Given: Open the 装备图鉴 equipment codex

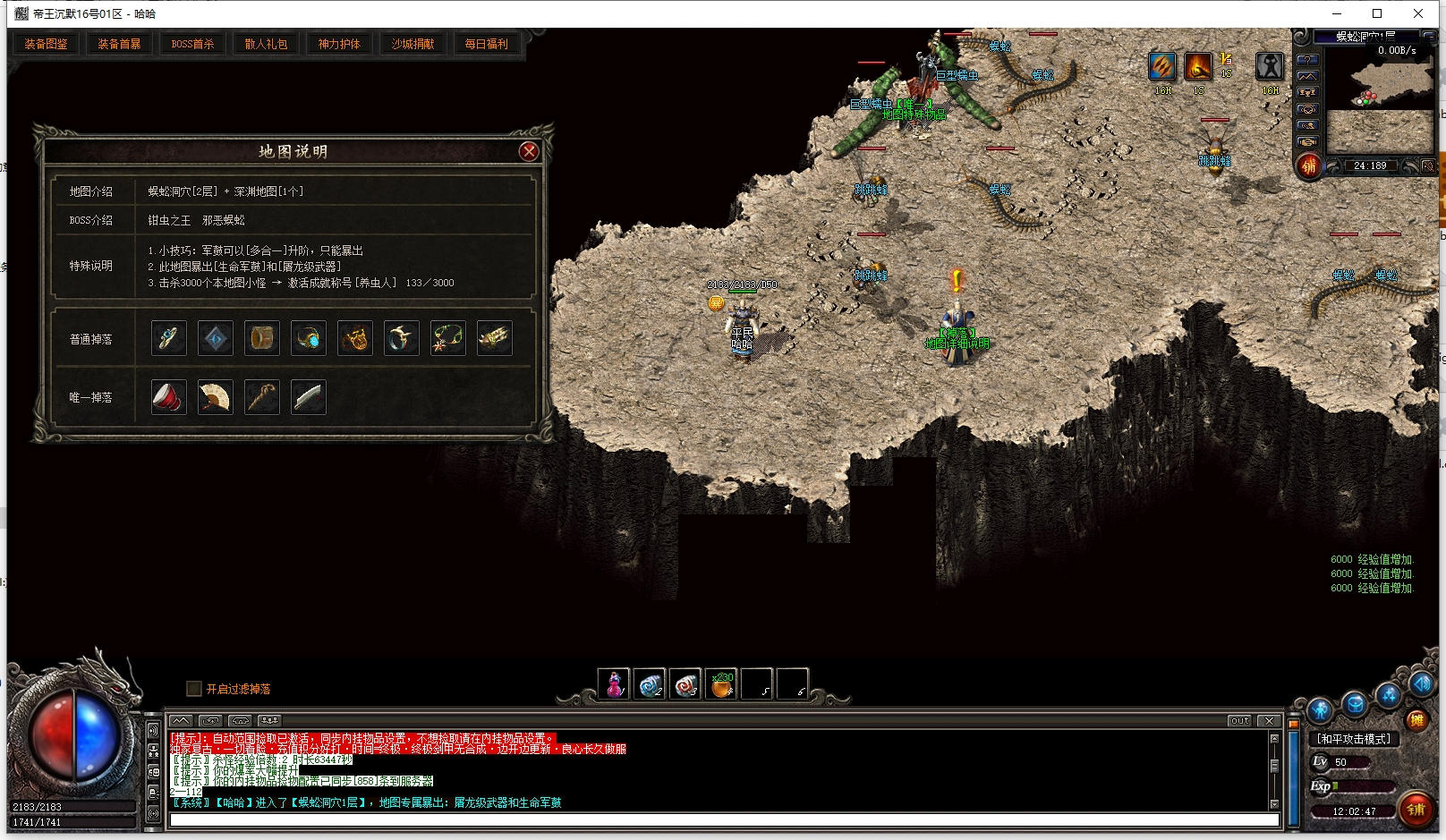Looking at the screenshot, I should [46, 44].
